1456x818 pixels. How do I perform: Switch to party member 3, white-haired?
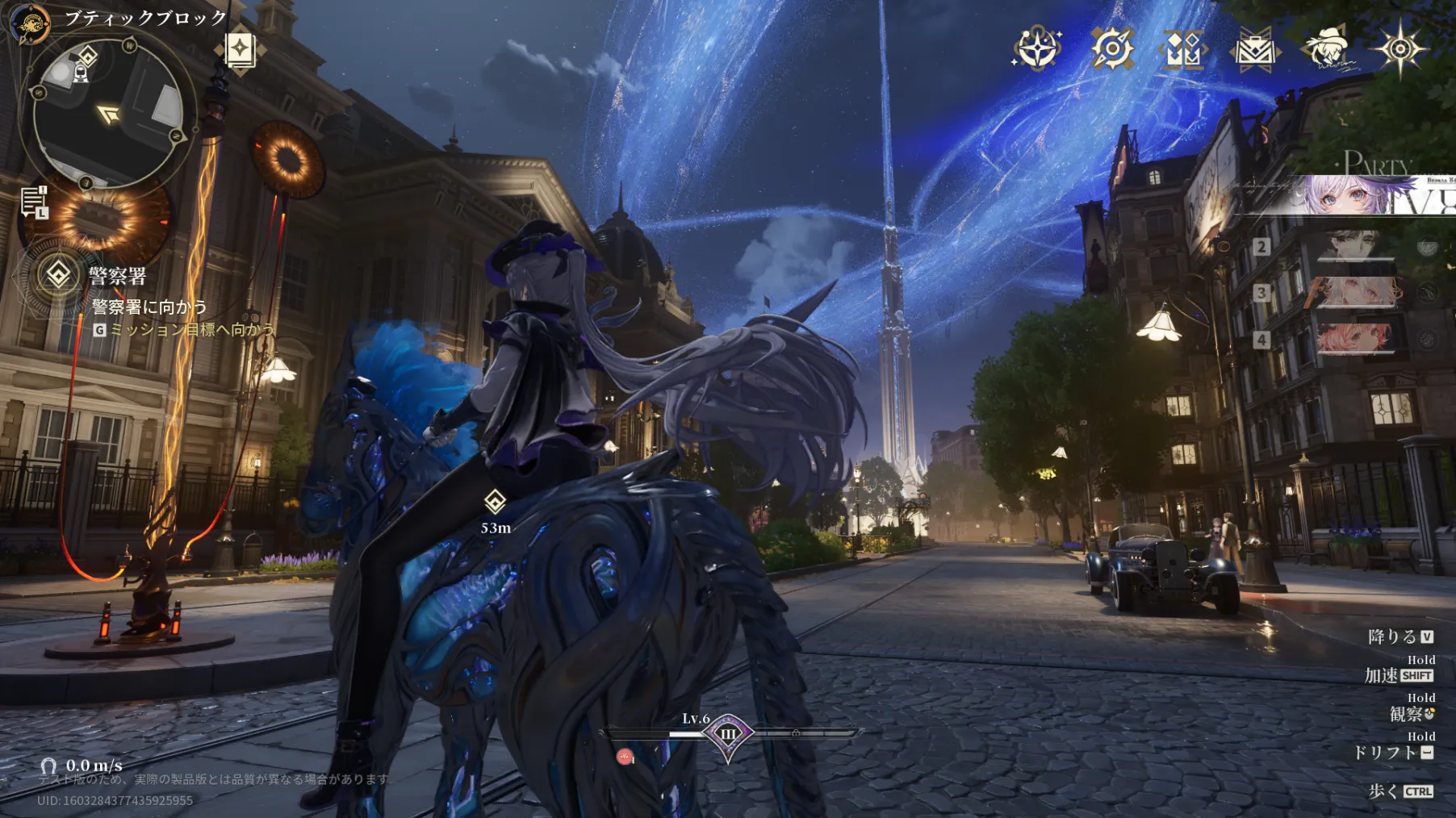tap(1355, 293)
